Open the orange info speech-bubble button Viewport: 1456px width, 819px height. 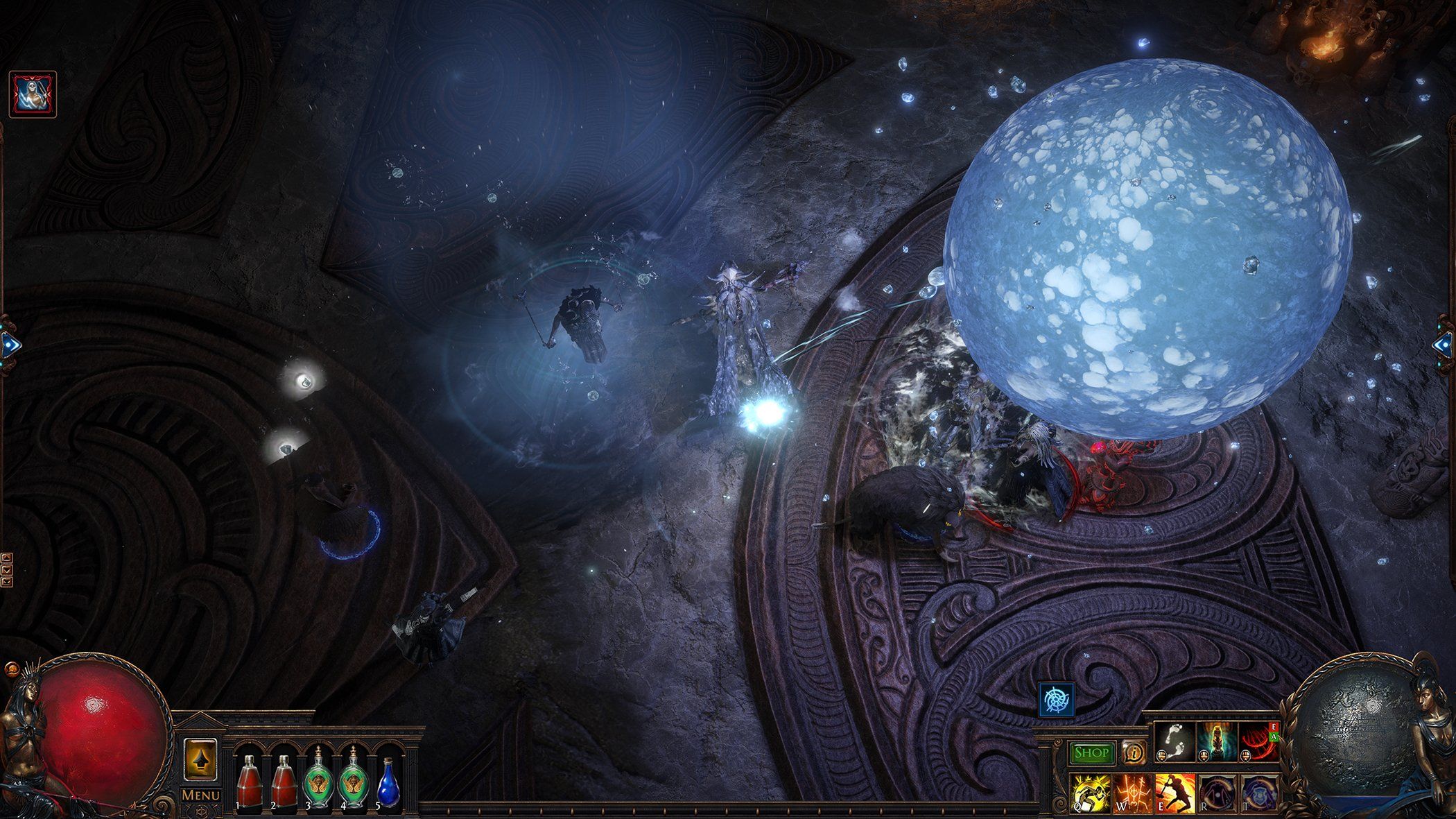pyautogui.click(x=1134, y=752)
